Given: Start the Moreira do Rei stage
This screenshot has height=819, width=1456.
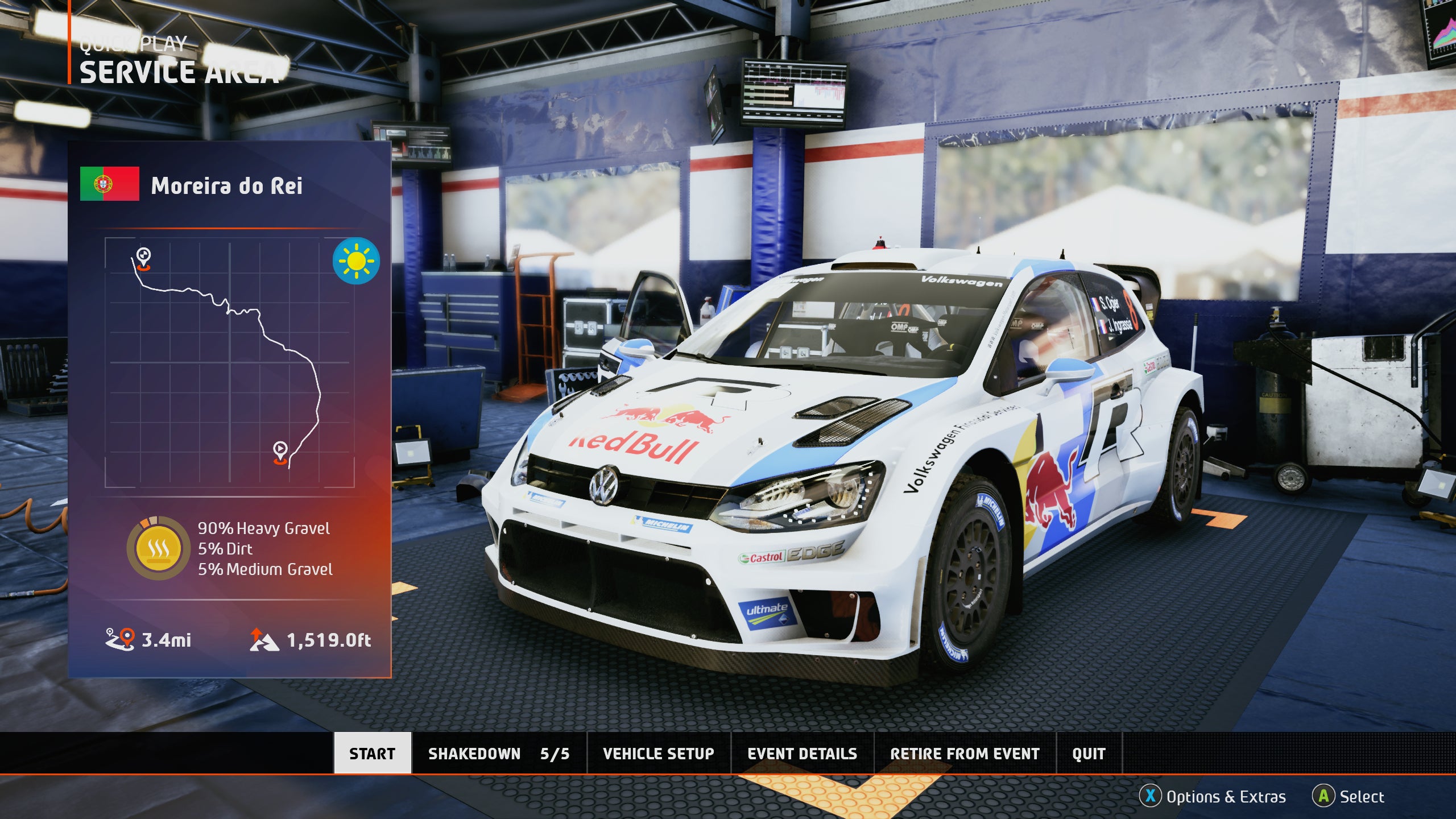Looking at the screenshot, I should coord(372,753).
